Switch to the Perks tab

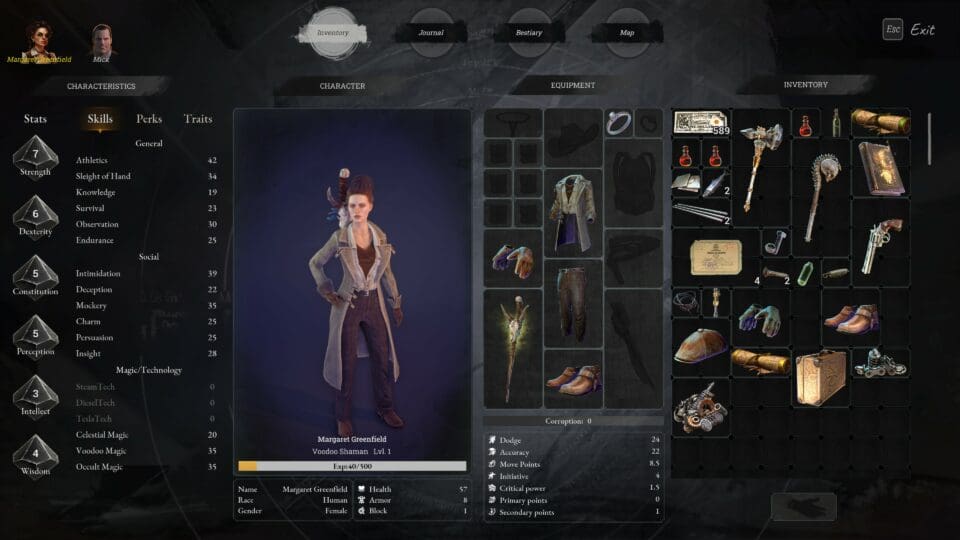coord(149,119)
